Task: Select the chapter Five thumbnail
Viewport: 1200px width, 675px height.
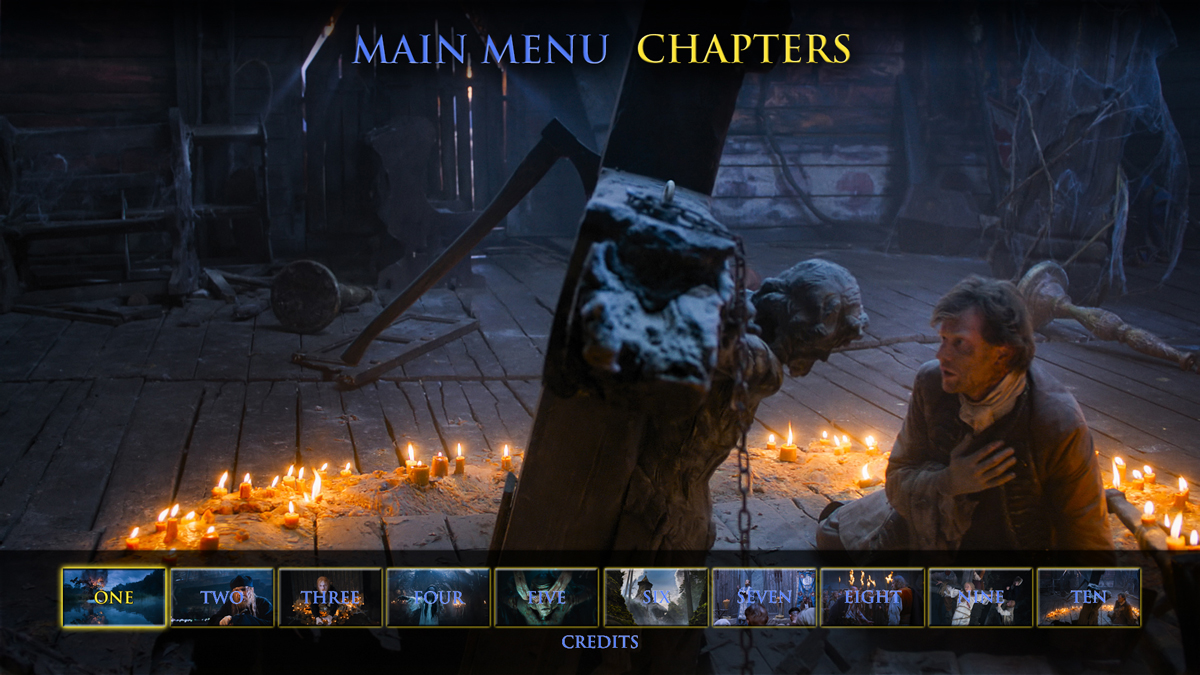Action: click(546, 597)
